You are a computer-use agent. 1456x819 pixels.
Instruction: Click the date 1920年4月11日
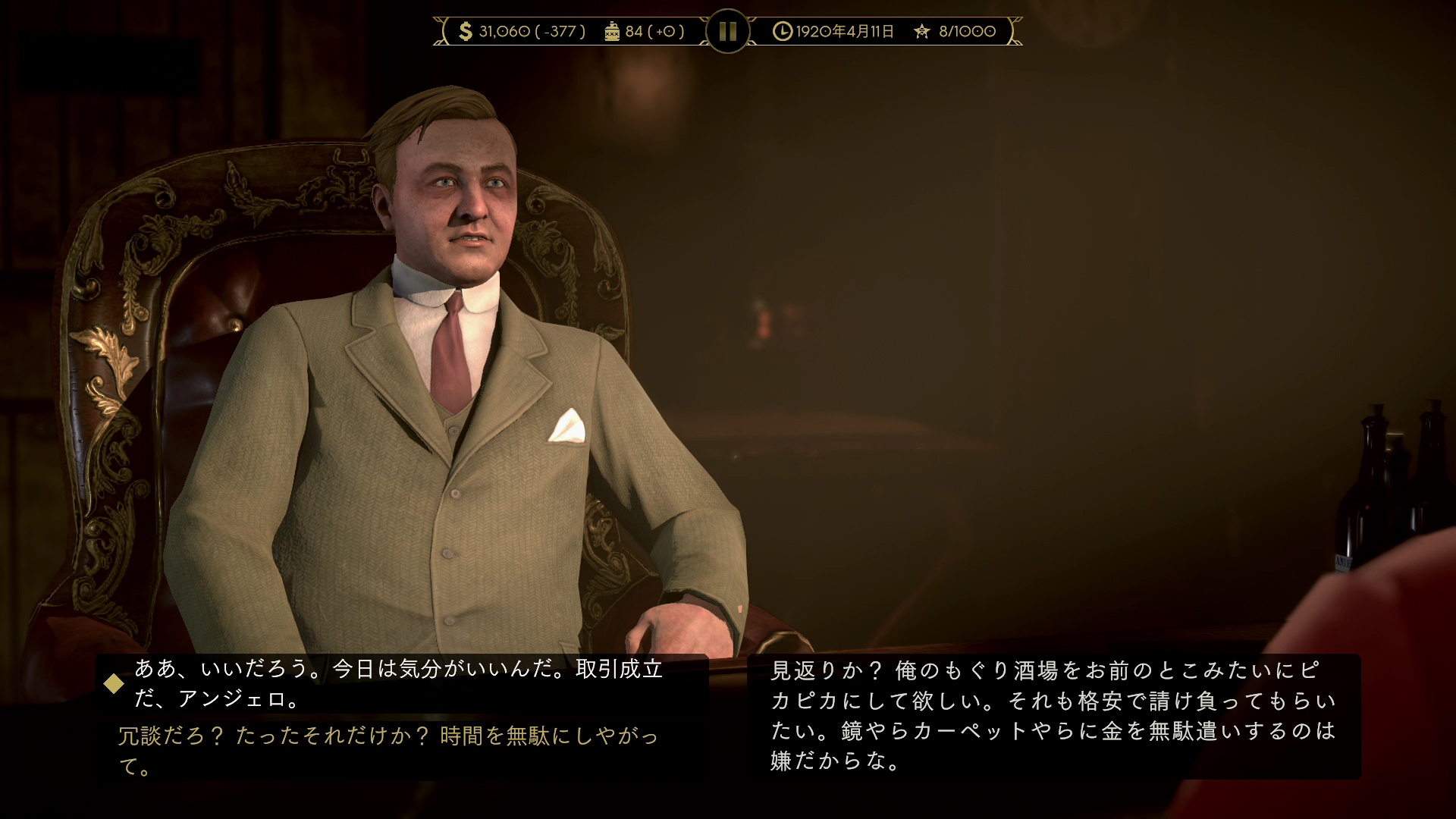(x=843, y=31)
